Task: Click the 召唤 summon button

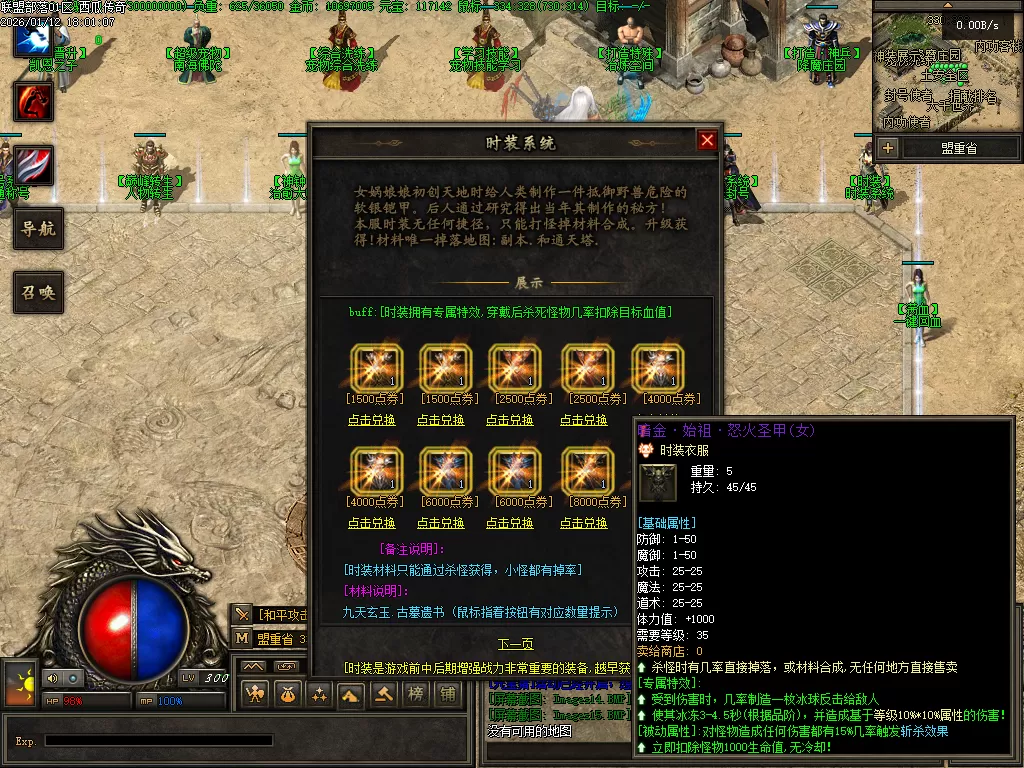Action: tap(38, 292)
